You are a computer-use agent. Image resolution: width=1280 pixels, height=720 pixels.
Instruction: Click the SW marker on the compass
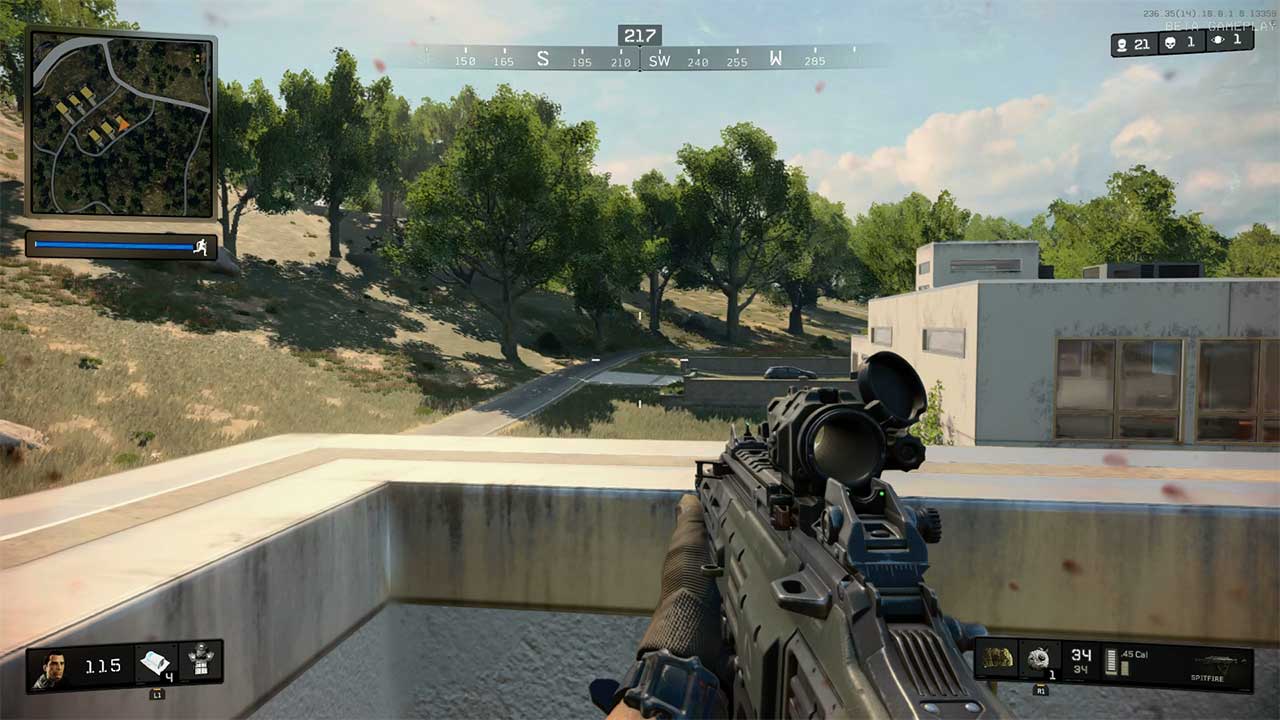pos(659,60)
